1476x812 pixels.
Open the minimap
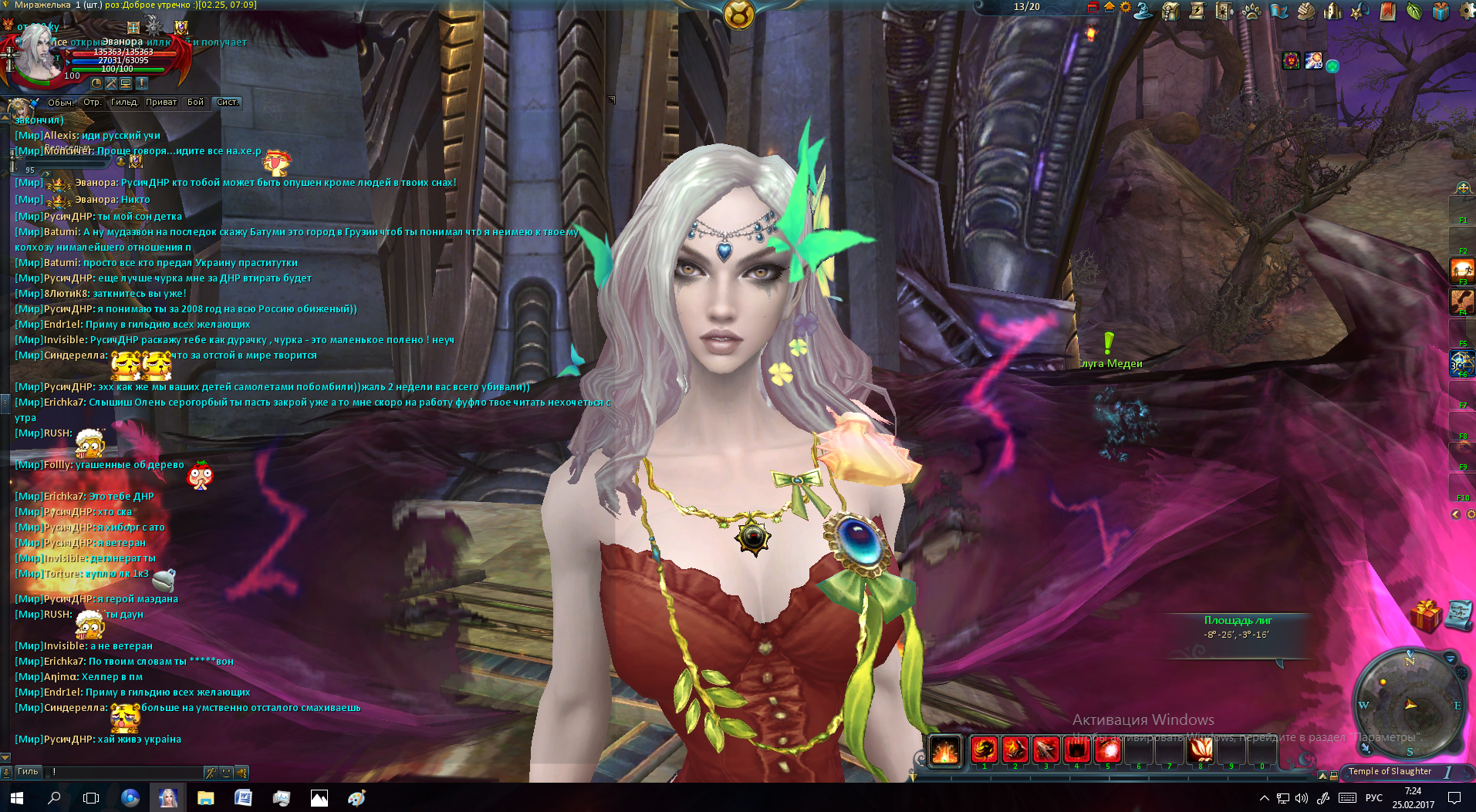click(1409, 704)
